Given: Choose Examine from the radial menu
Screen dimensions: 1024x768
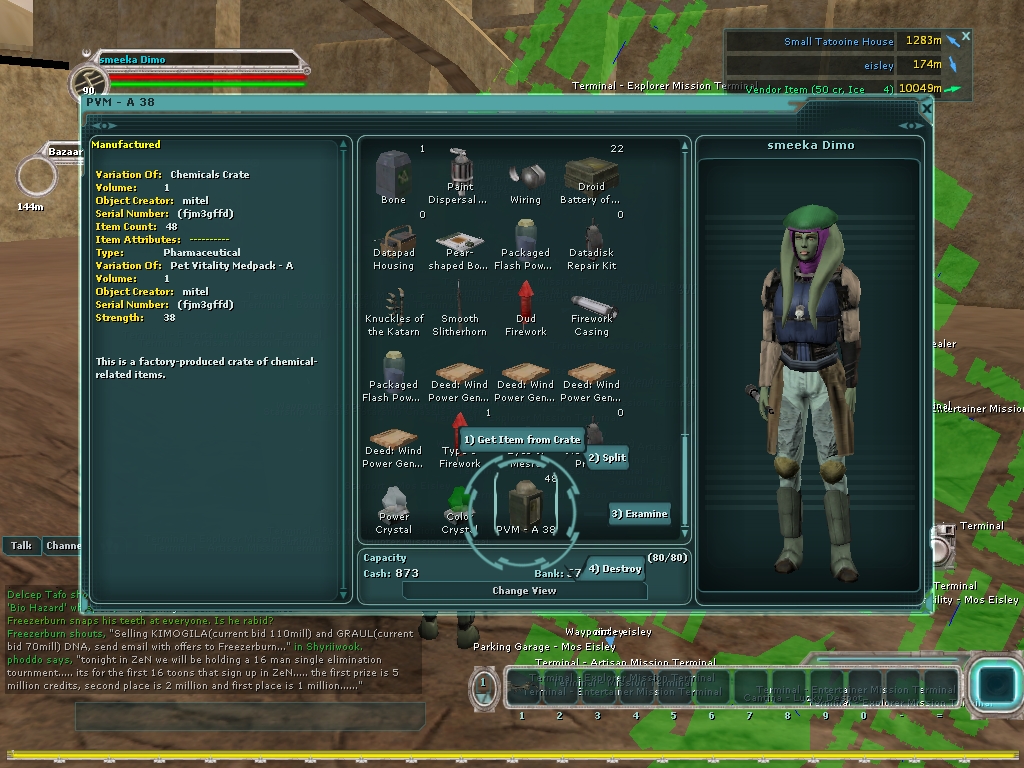Looking at the screenshot, I should 640,514.
